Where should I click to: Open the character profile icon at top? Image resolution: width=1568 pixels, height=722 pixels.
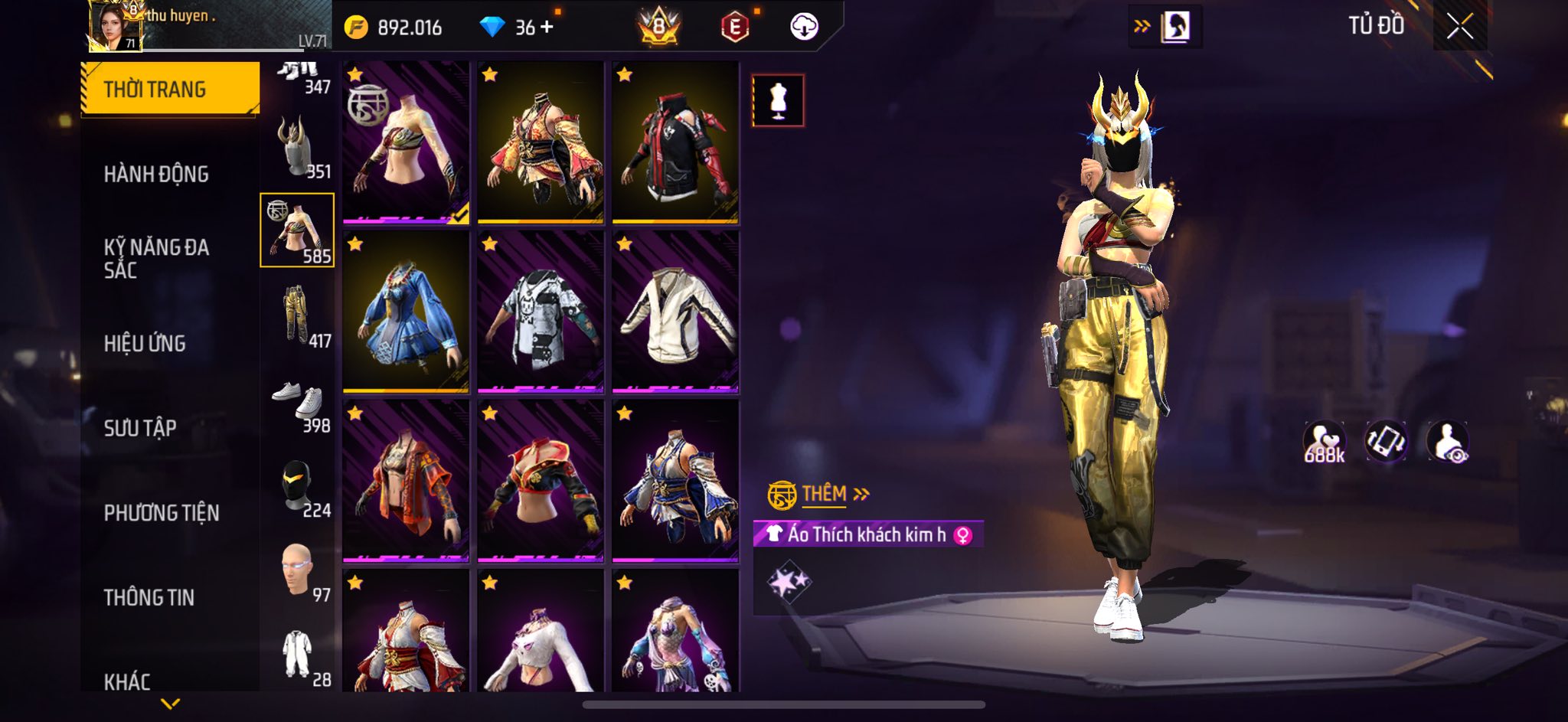1175,27
